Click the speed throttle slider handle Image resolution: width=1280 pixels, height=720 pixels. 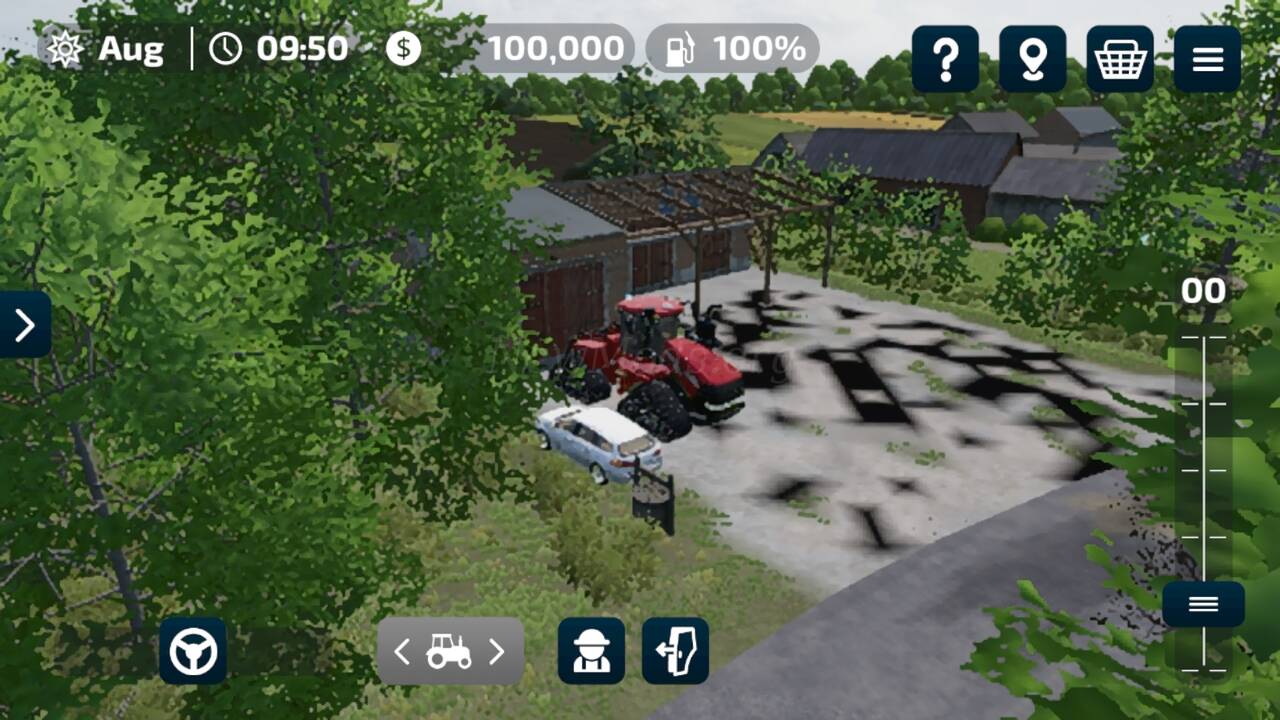coord(1203,604)
